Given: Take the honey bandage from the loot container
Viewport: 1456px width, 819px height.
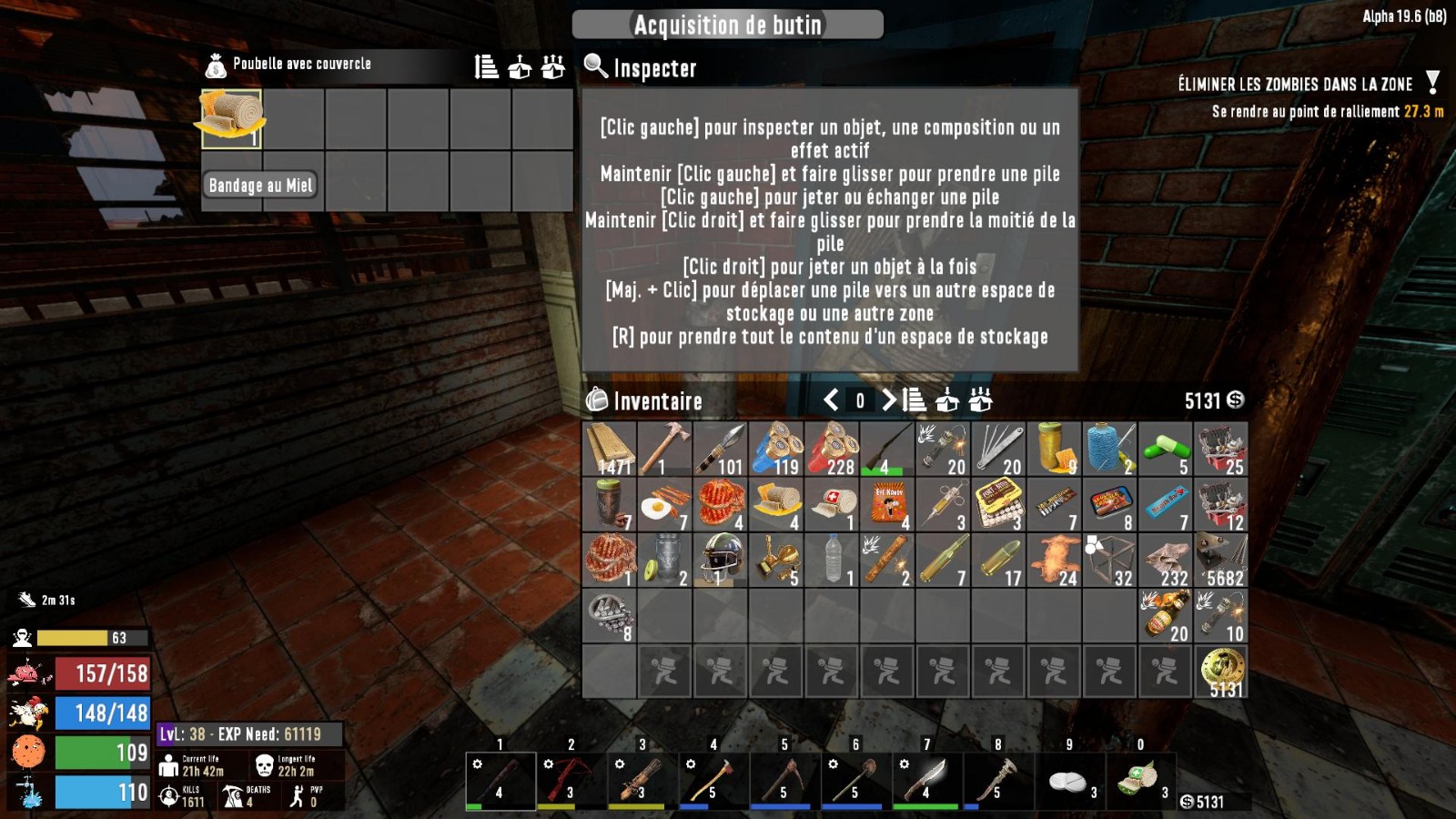Looking at the screenshot, I should point(232,118).
